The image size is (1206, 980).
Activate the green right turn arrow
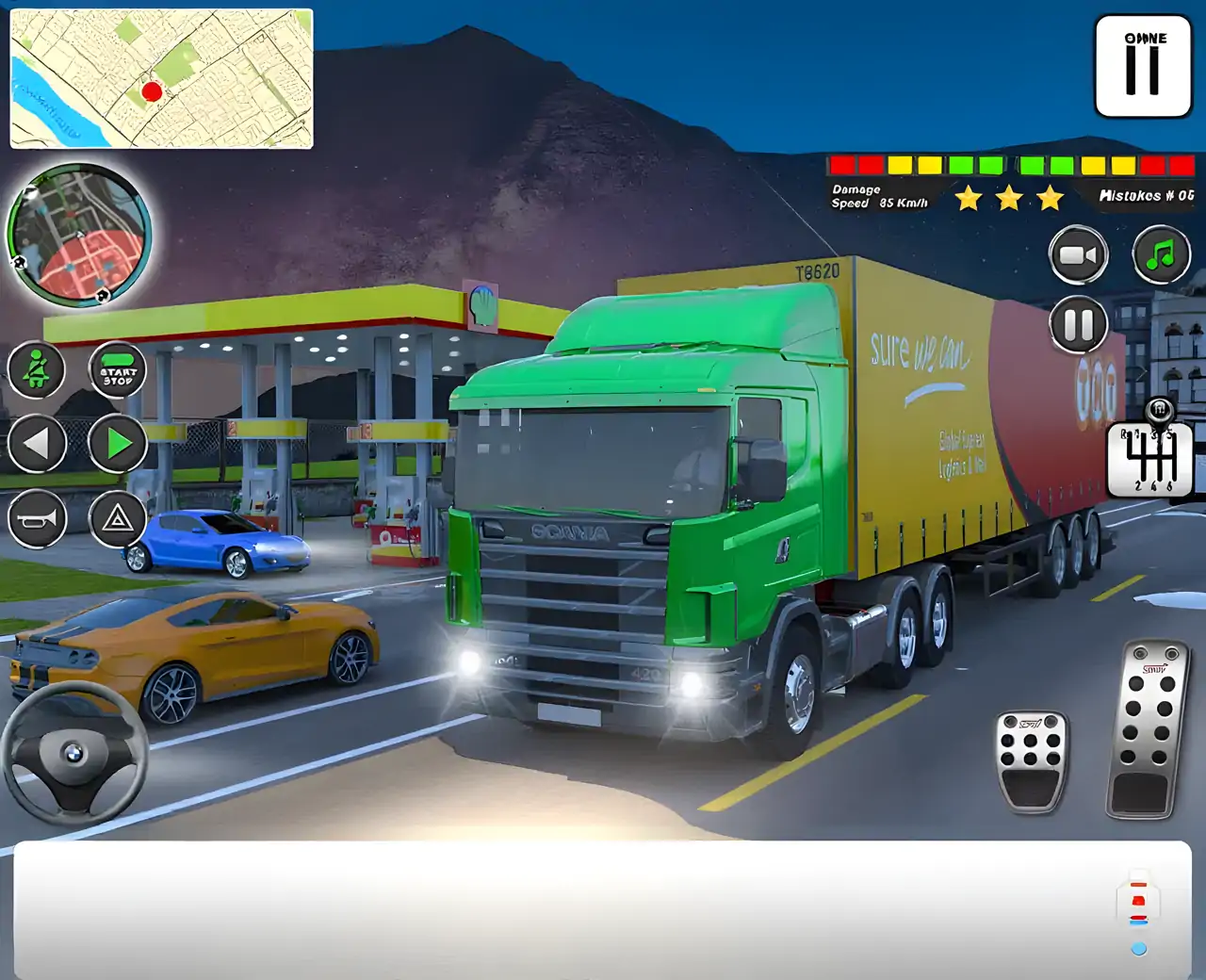[118, 443]
